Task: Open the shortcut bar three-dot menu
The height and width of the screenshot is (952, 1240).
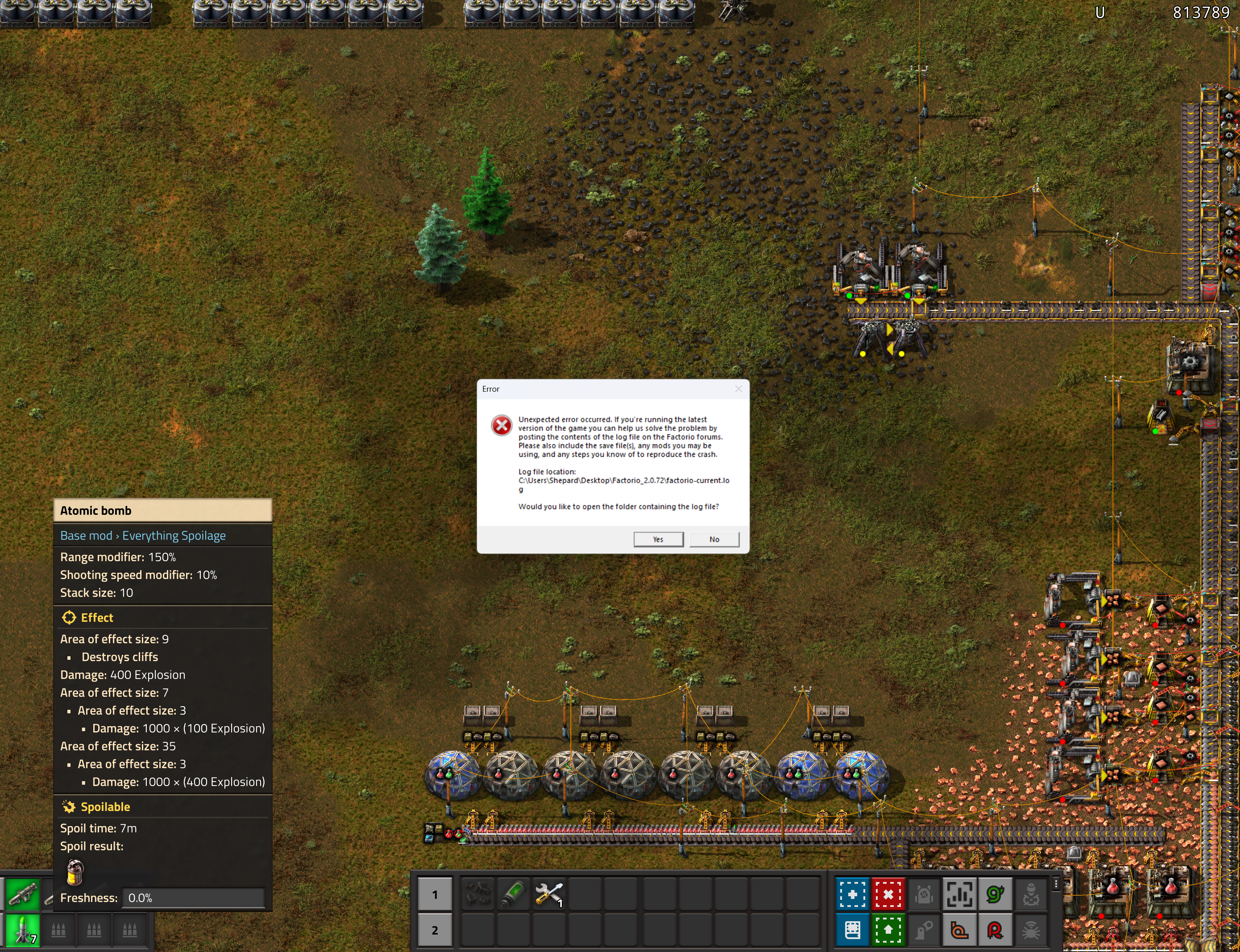Action: click(1056, 884)
